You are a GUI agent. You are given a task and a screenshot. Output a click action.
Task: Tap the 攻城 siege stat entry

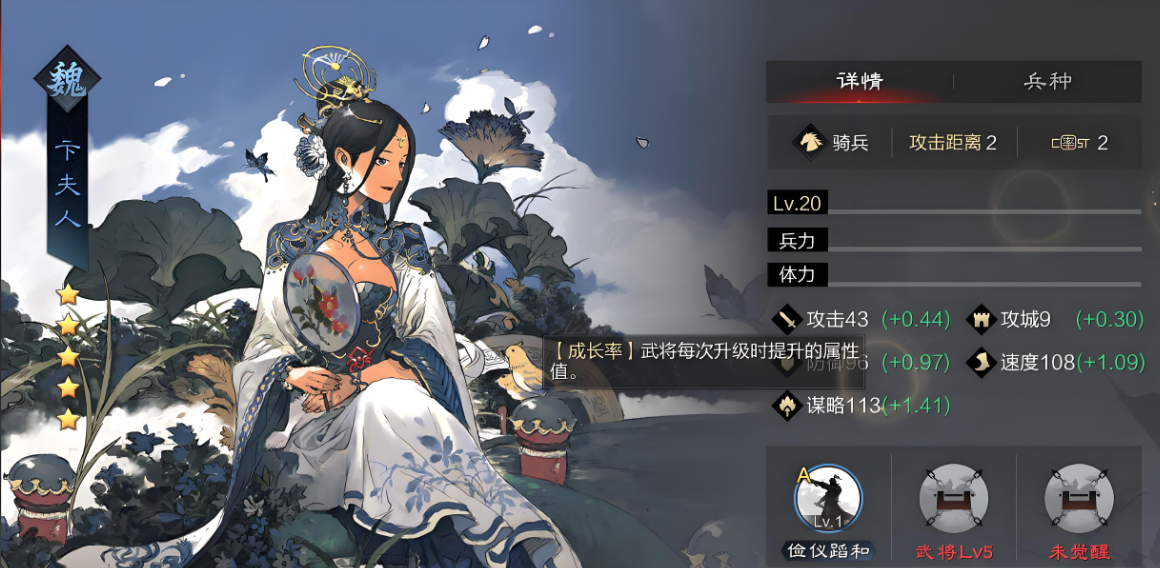(x=1025, y=320)
